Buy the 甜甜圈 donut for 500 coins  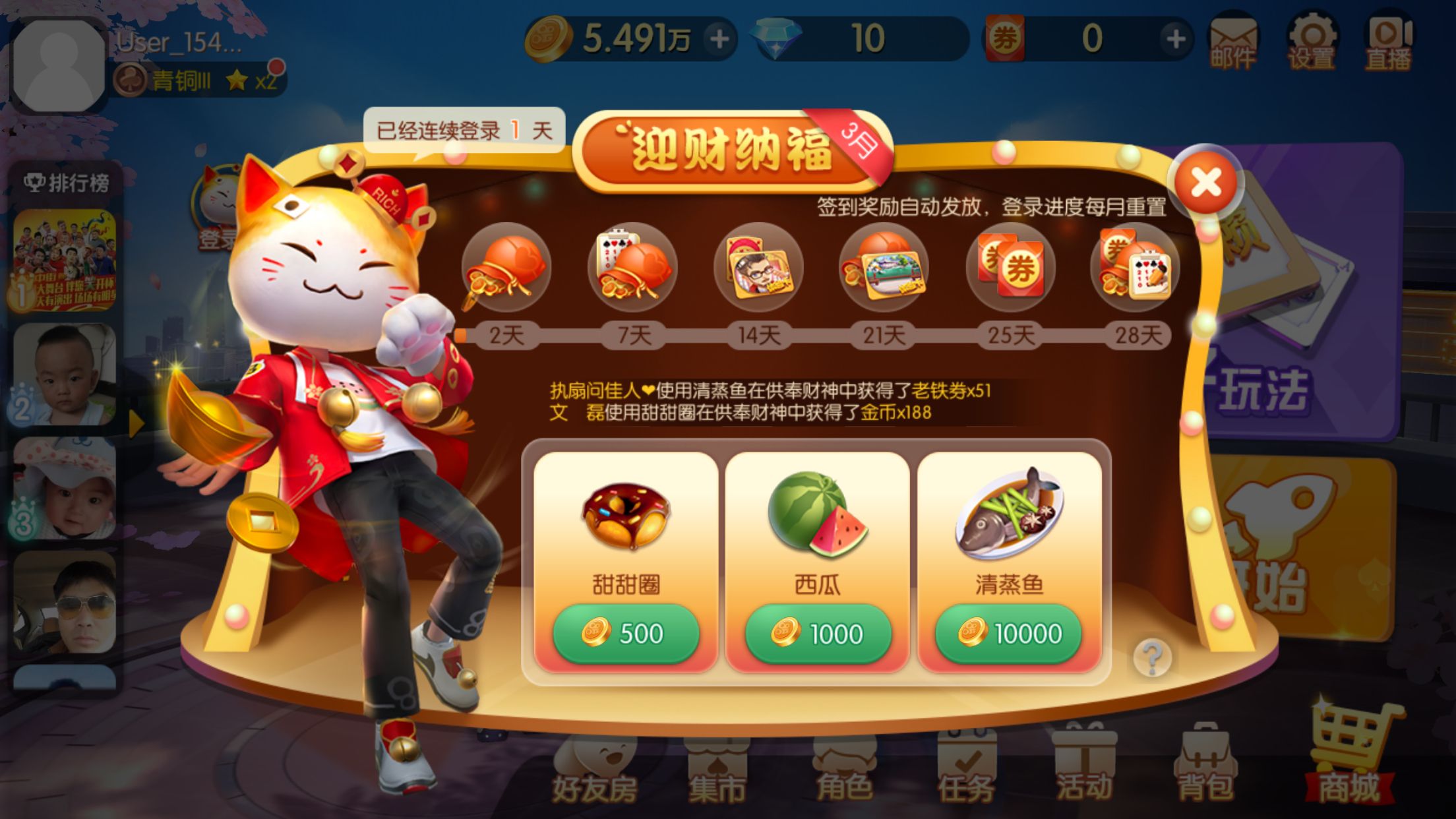click(x=625, y=633)
